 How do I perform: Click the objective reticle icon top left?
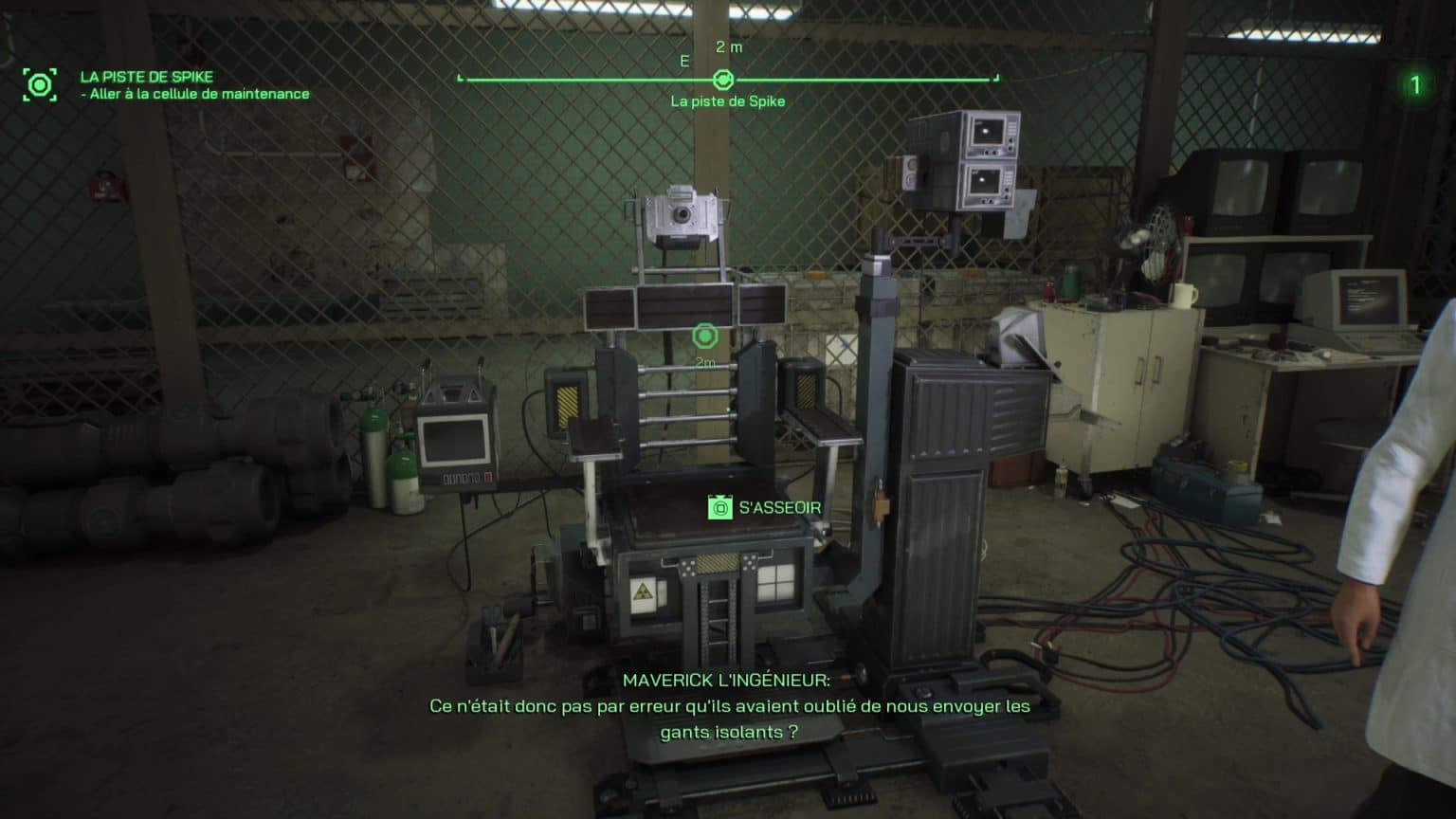(39, 84)
